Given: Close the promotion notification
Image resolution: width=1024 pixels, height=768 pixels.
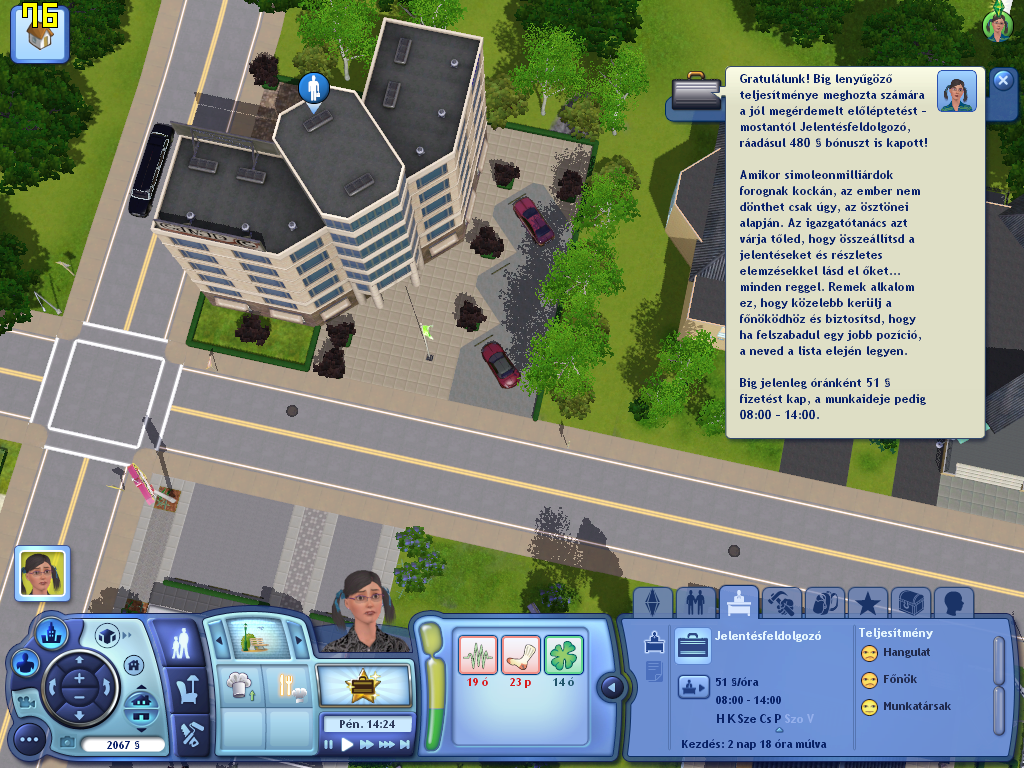Looking at the screenshot, I should coord(1003,81).
